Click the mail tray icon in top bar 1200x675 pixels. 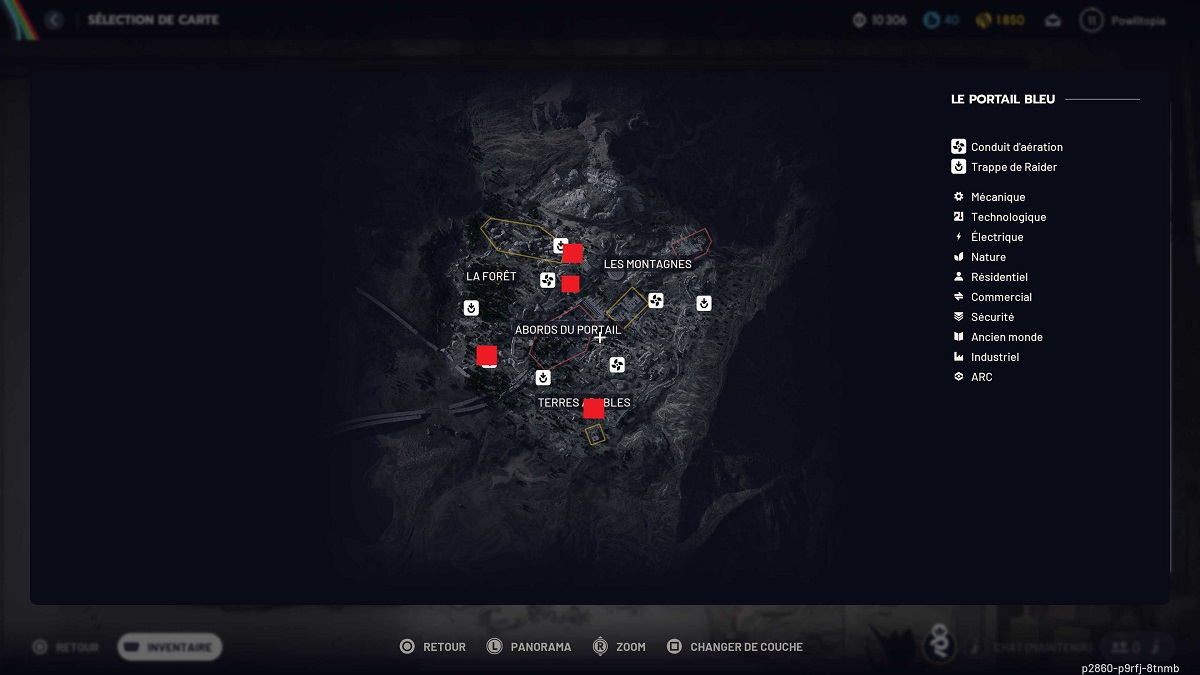tap(1053, 20)
